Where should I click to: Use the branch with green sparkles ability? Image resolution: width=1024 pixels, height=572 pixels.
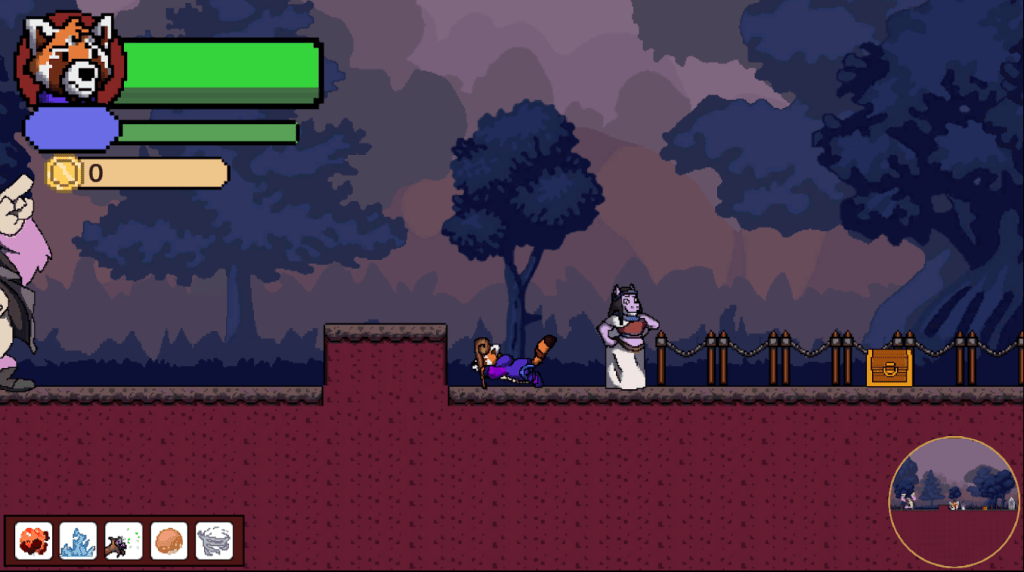[x=124, y=541]
